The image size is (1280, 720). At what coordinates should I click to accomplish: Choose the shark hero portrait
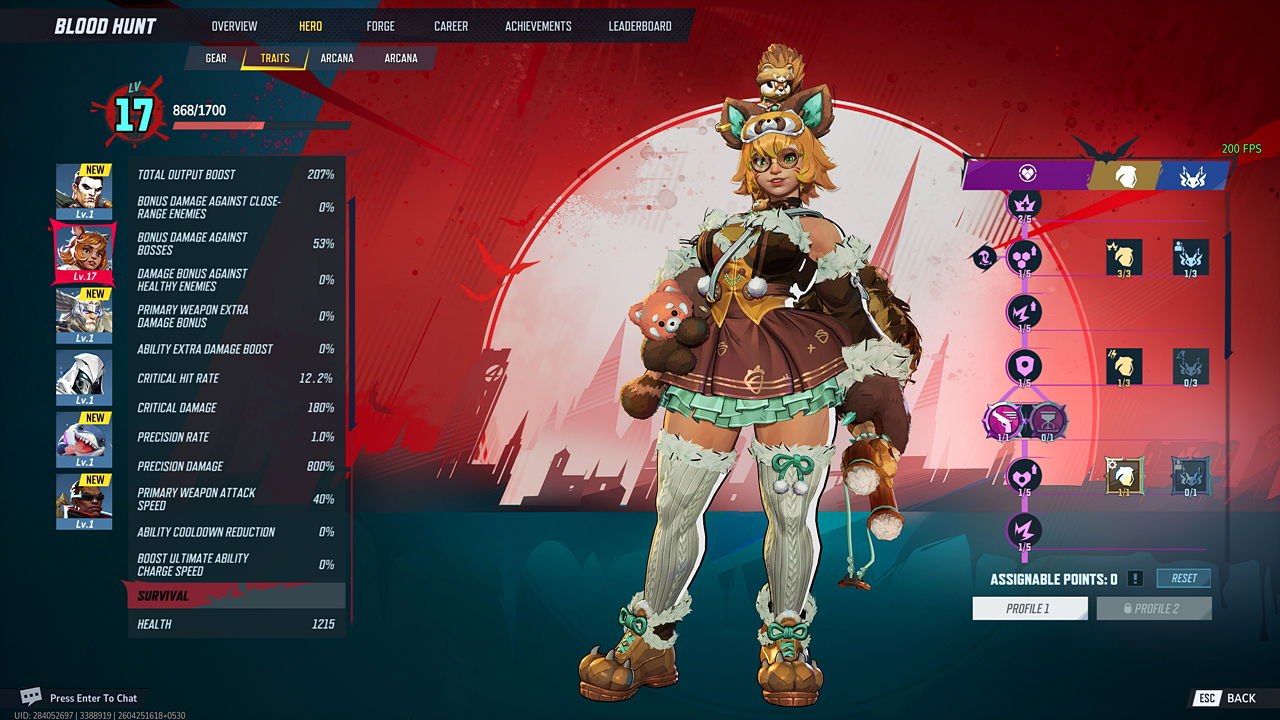click(x=83, y=439)
